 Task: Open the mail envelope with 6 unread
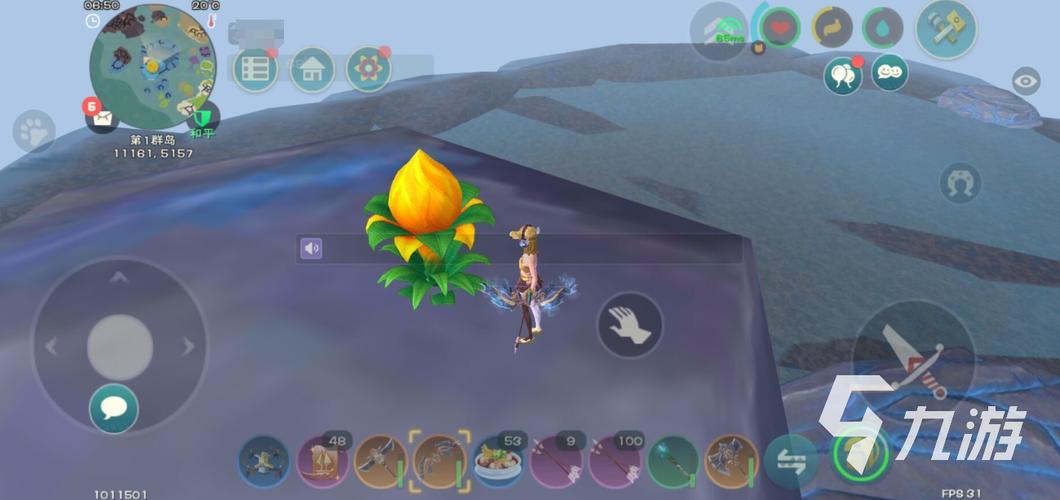[101, 119]
